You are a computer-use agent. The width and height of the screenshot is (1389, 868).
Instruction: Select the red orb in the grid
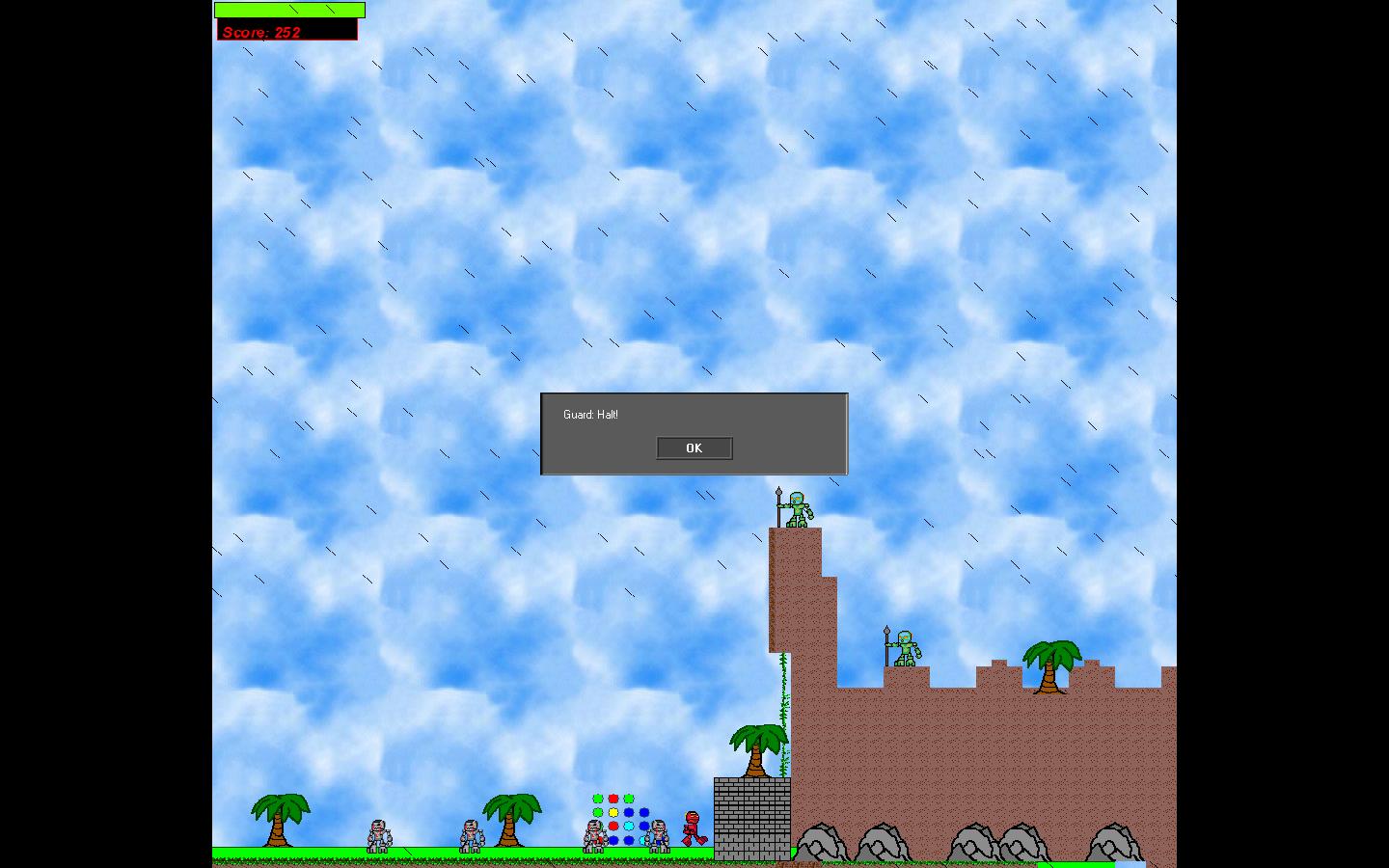(x=612, y=798)
